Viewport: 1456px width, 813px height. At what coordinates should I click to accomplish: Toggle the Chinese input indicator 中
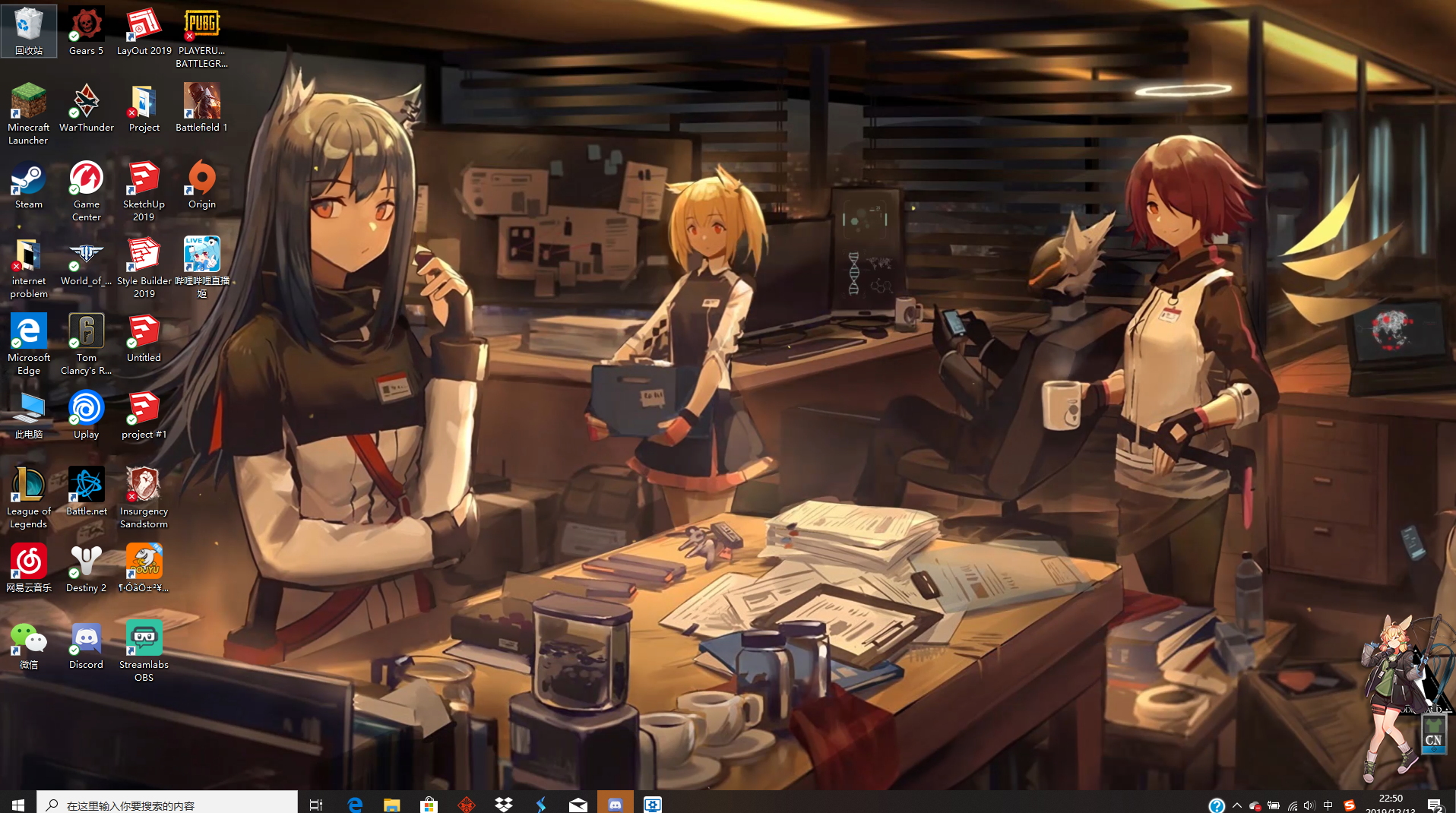1328,805
